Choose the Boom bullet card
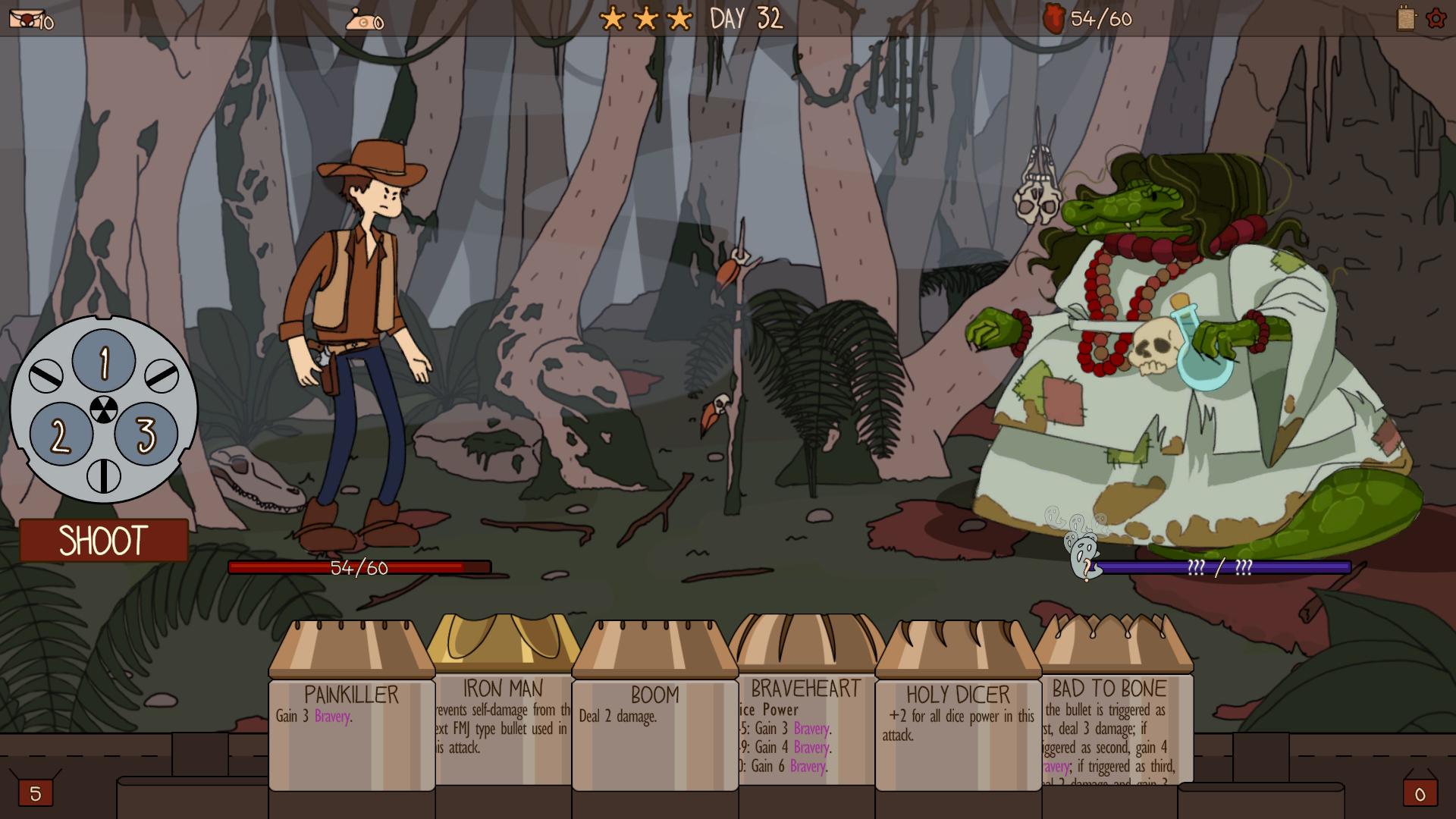 click(655, 713)
